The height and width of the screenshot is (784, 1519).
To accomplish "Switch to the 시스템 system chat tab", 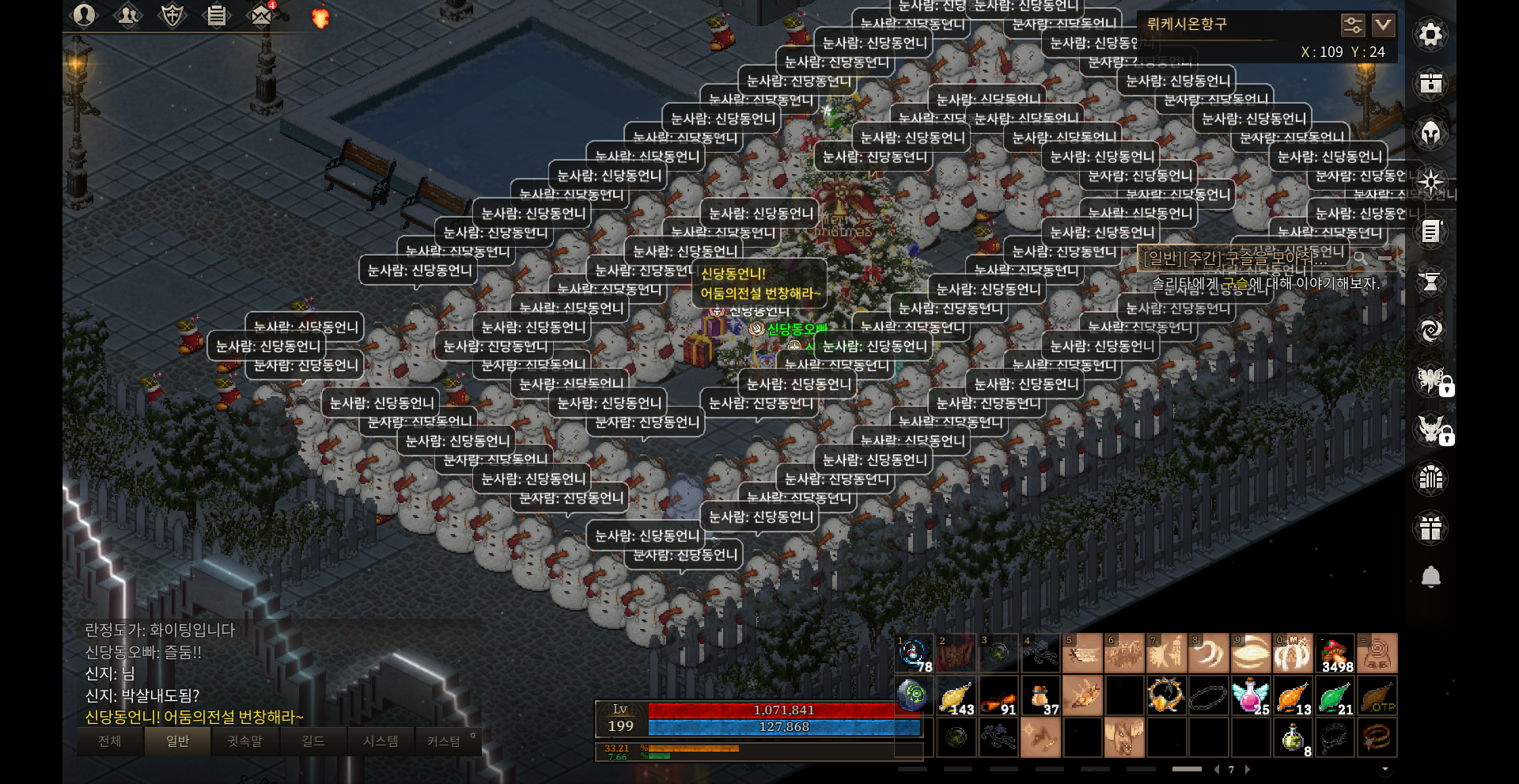I will 381,741.
